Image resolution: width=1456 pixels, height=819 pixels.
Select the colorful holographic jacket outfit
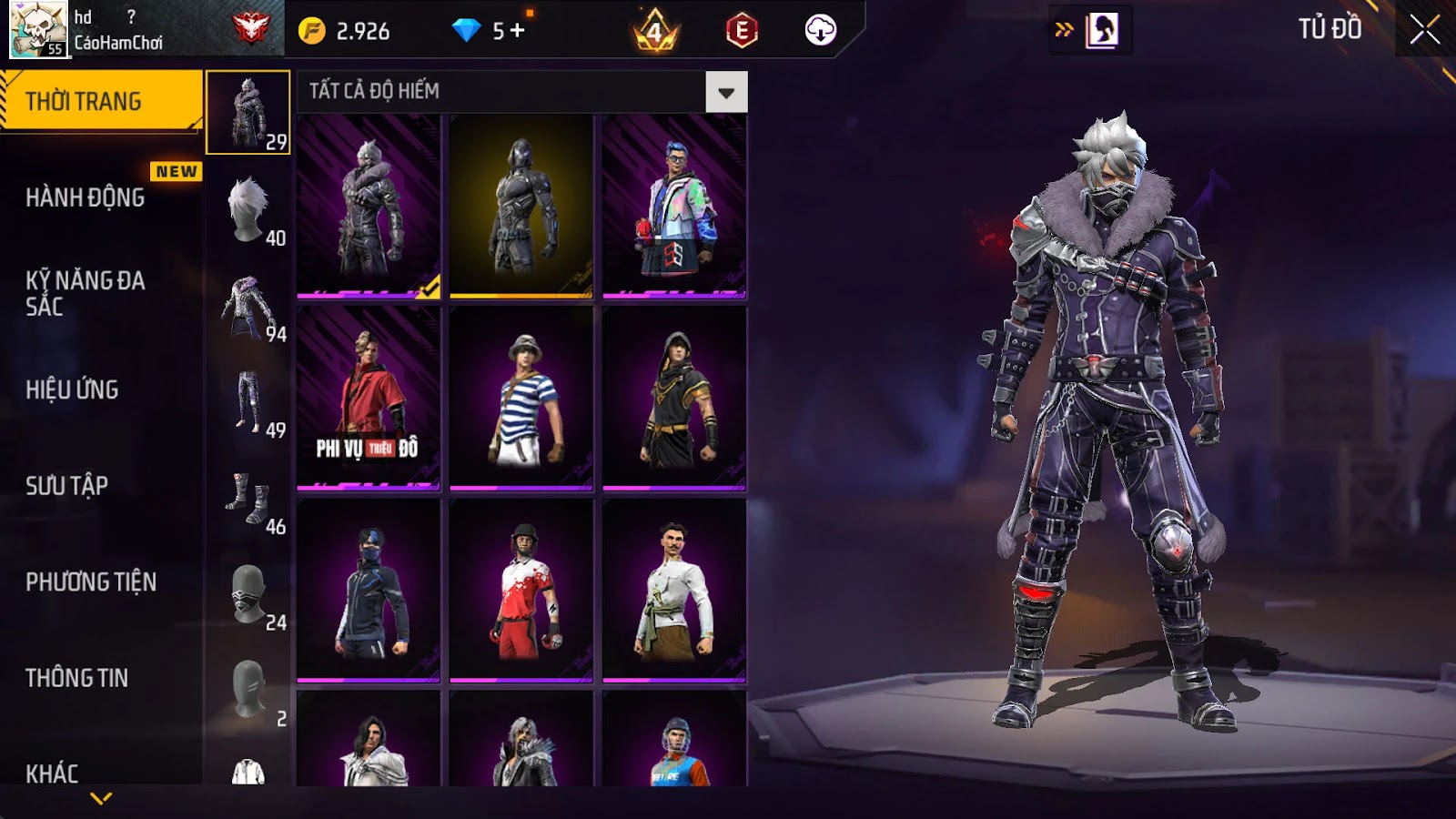pos(674,207)
